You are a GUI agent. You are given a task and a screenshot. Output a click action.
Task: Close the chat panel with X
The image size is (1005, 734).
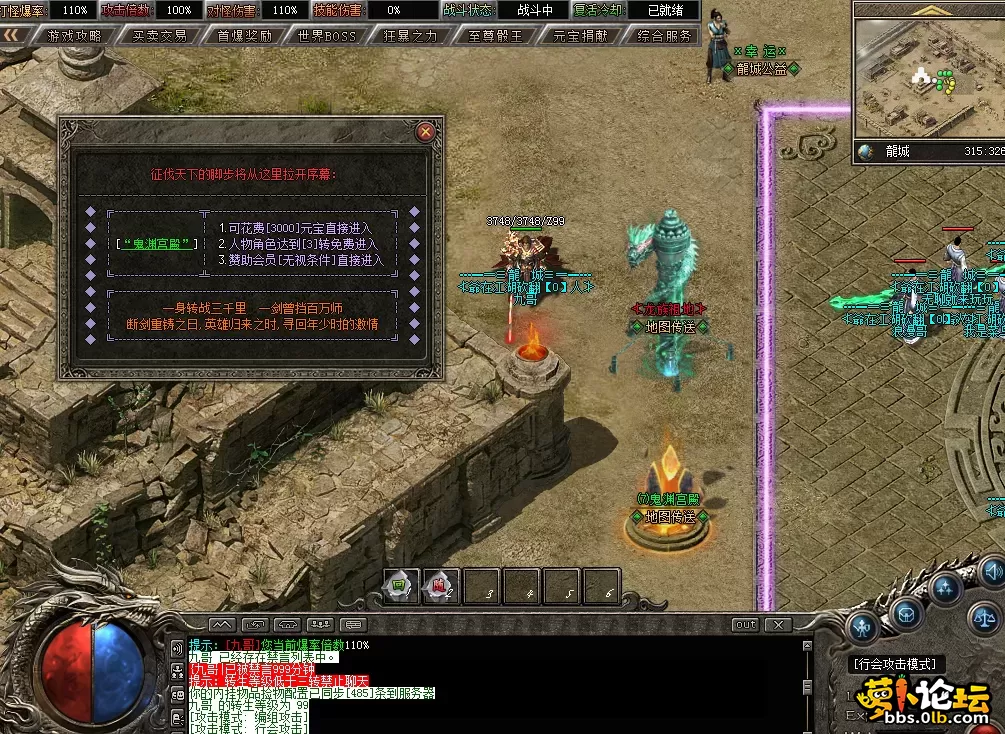click(x=778, y=625)
